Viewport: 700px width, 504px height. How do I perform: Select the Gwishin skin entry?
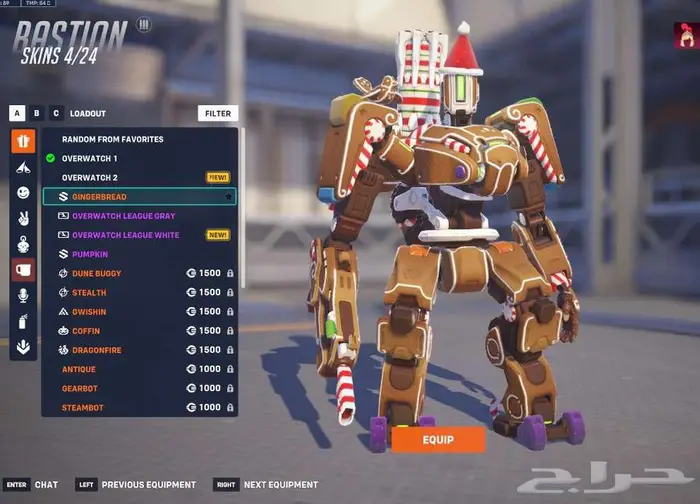[89, 312]
